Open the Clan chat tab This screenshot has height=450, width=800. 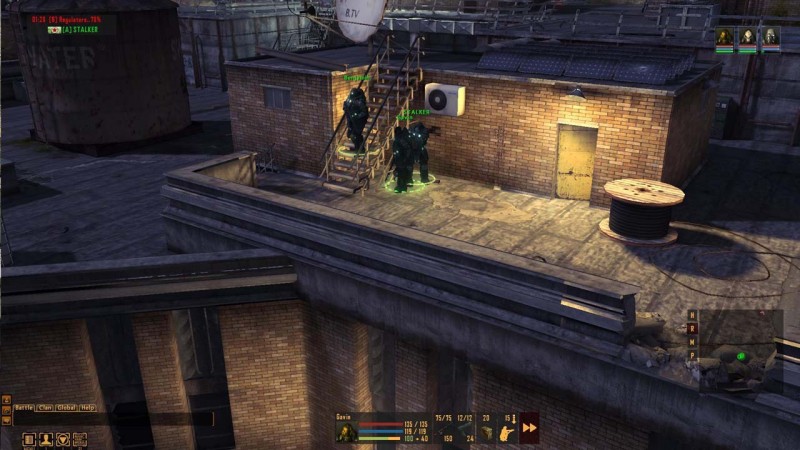(x=46, y=407)
